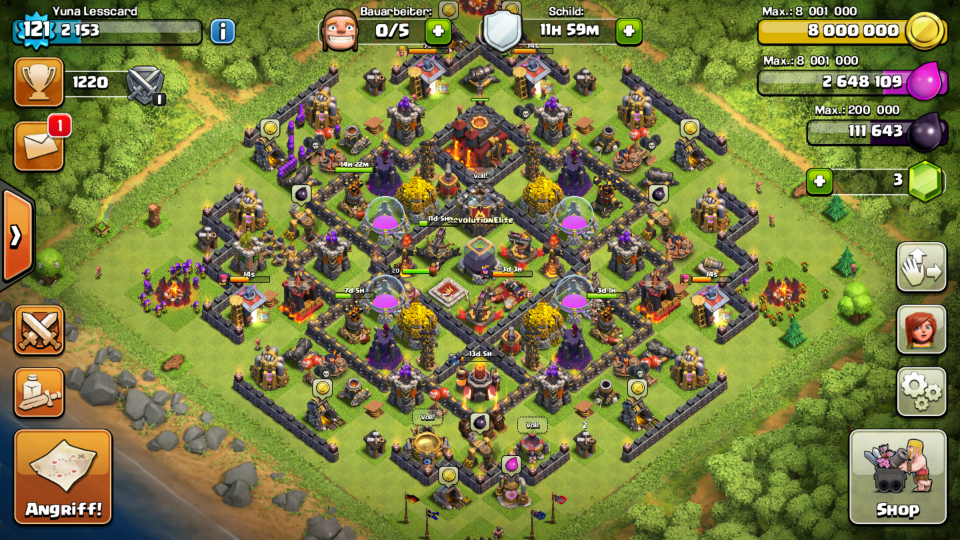Screen dimensions: 960x540
Task: Extend the shield with the plus button
Action: click(628, 31)
